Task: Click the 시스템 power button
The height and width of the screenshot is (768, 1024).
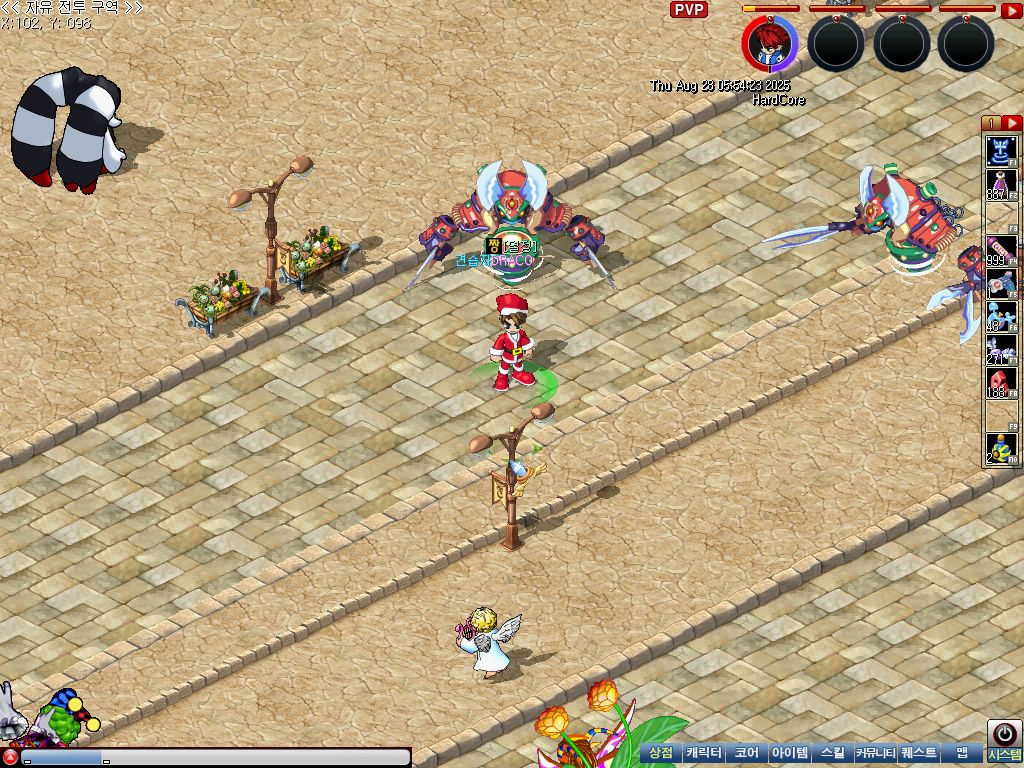Action: [x=1002, y=733]
